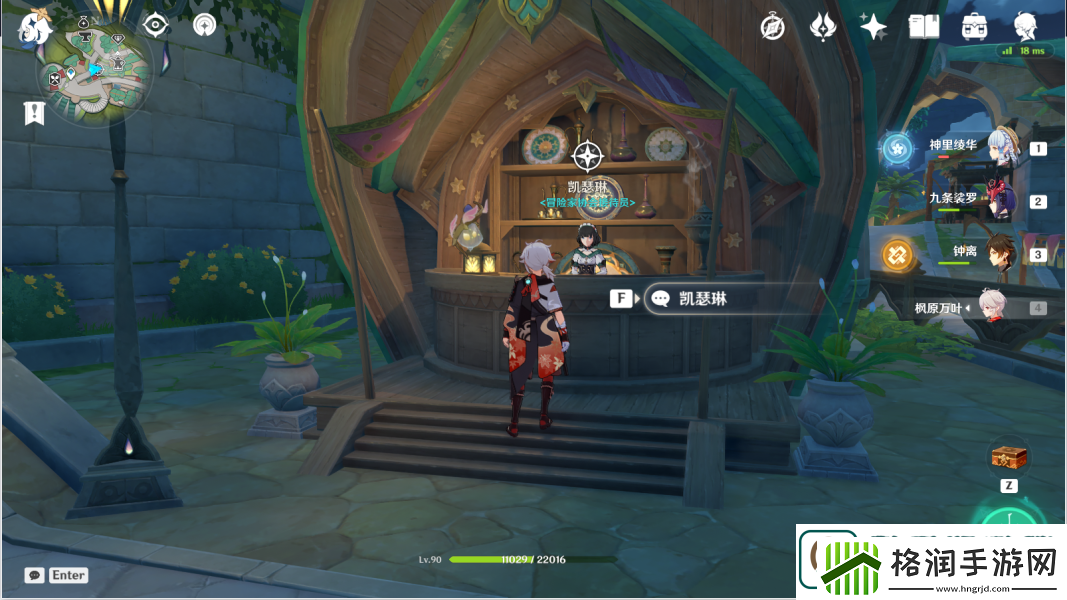This screenshot has height=600, width=1067.
Task: Switch to party member 九条裟罗
Action: (x=1001, y=200)
